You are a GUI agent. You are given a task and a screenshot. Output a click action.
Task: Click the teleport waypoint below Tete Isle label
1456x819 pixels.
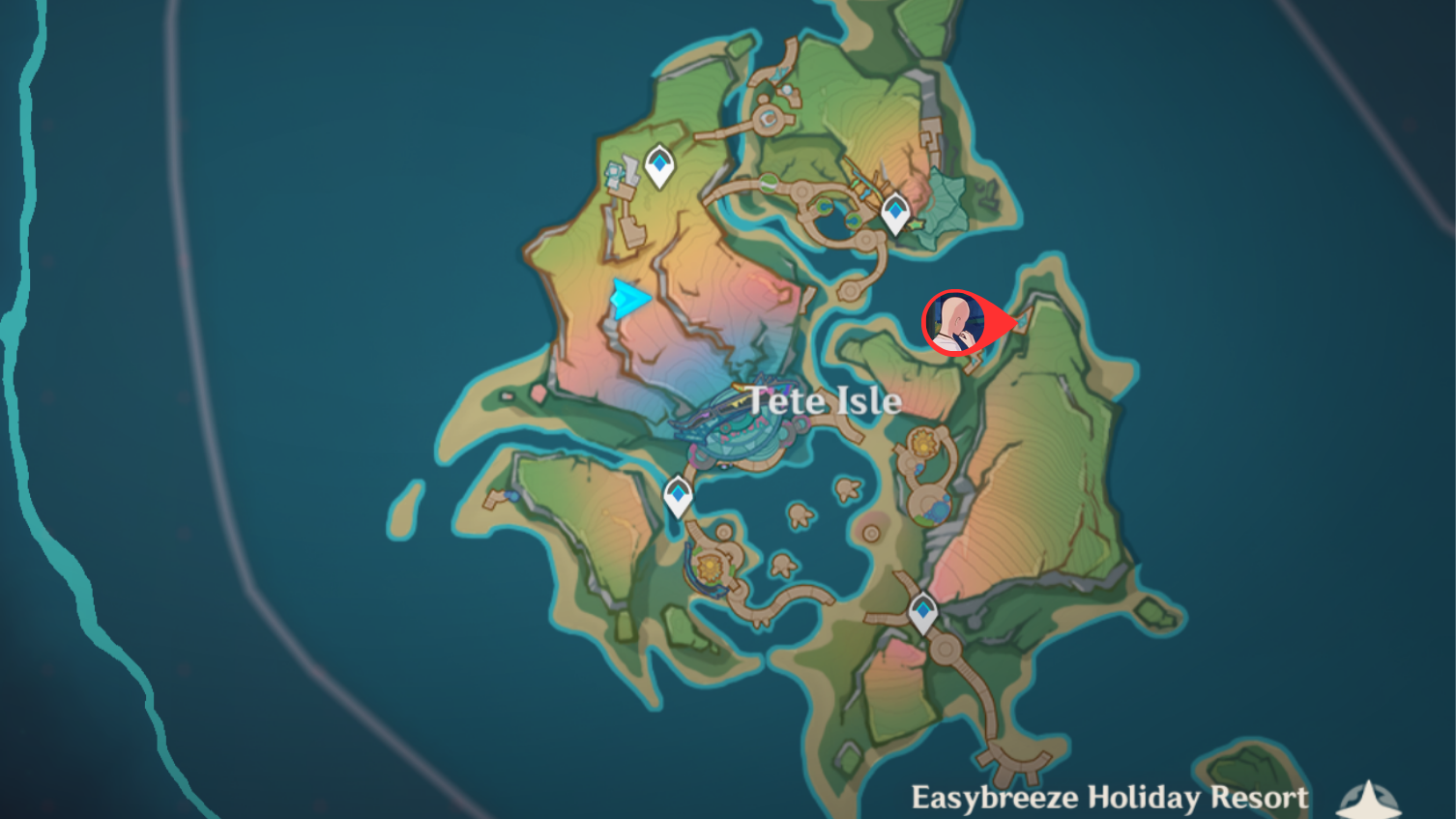(x=680, y=493)
